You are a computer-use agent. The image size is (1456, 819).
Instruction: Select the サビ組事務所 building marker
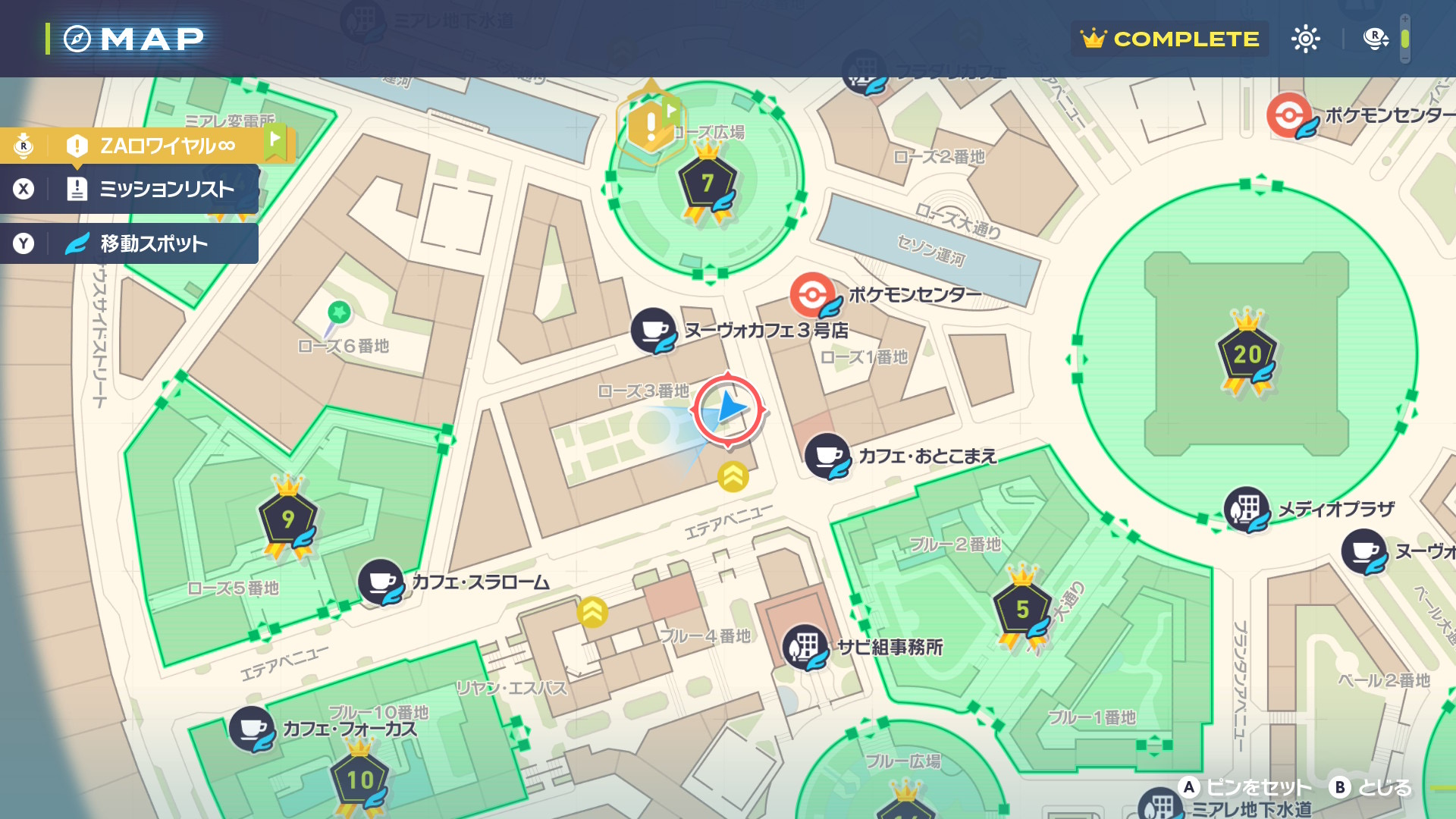pos(805,647)
